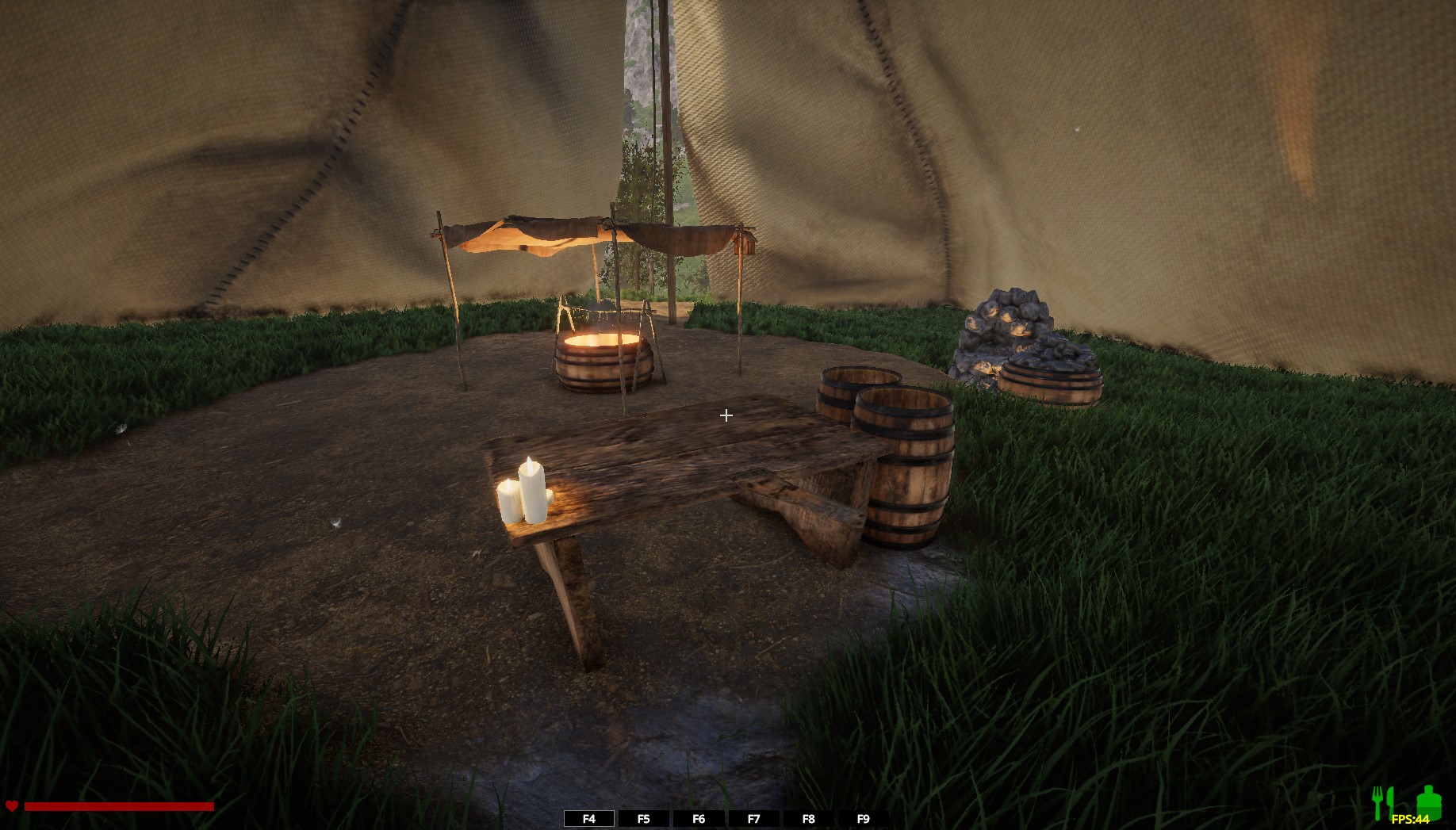
Task: Choose the F5 hotbar slot
Action: click(x=643, y=819)
